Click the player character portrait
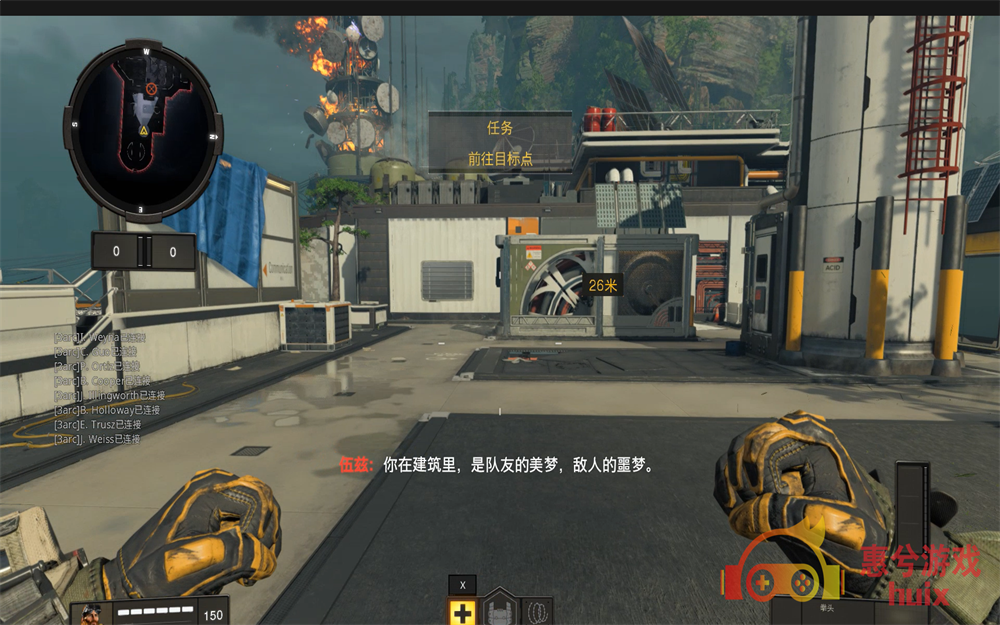Image resolution: width=1000 pixels, height=625 pixels. (92, 613)
